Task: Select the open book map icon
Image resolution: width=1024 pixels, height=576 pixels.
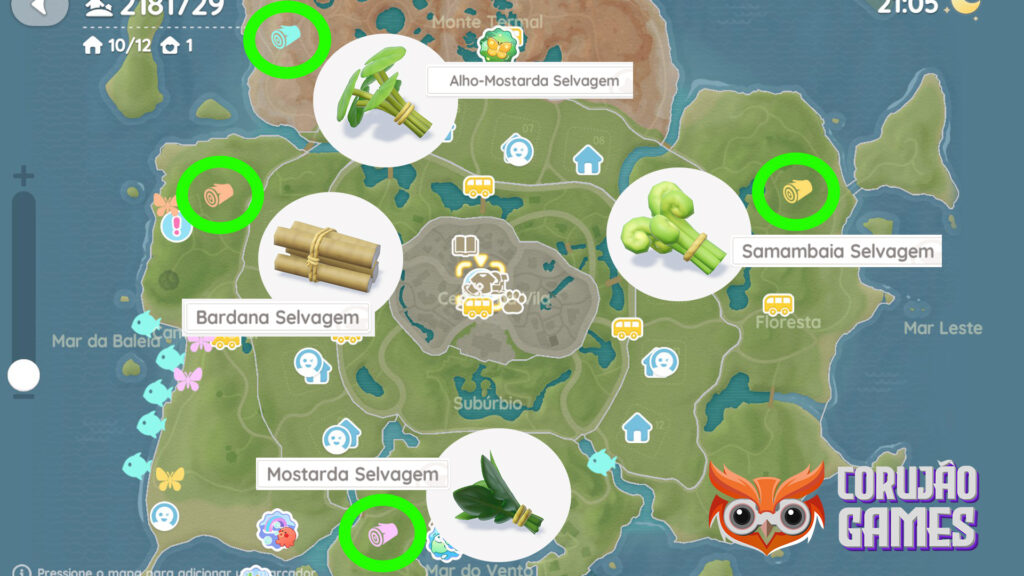Action: tap(464, 246)
